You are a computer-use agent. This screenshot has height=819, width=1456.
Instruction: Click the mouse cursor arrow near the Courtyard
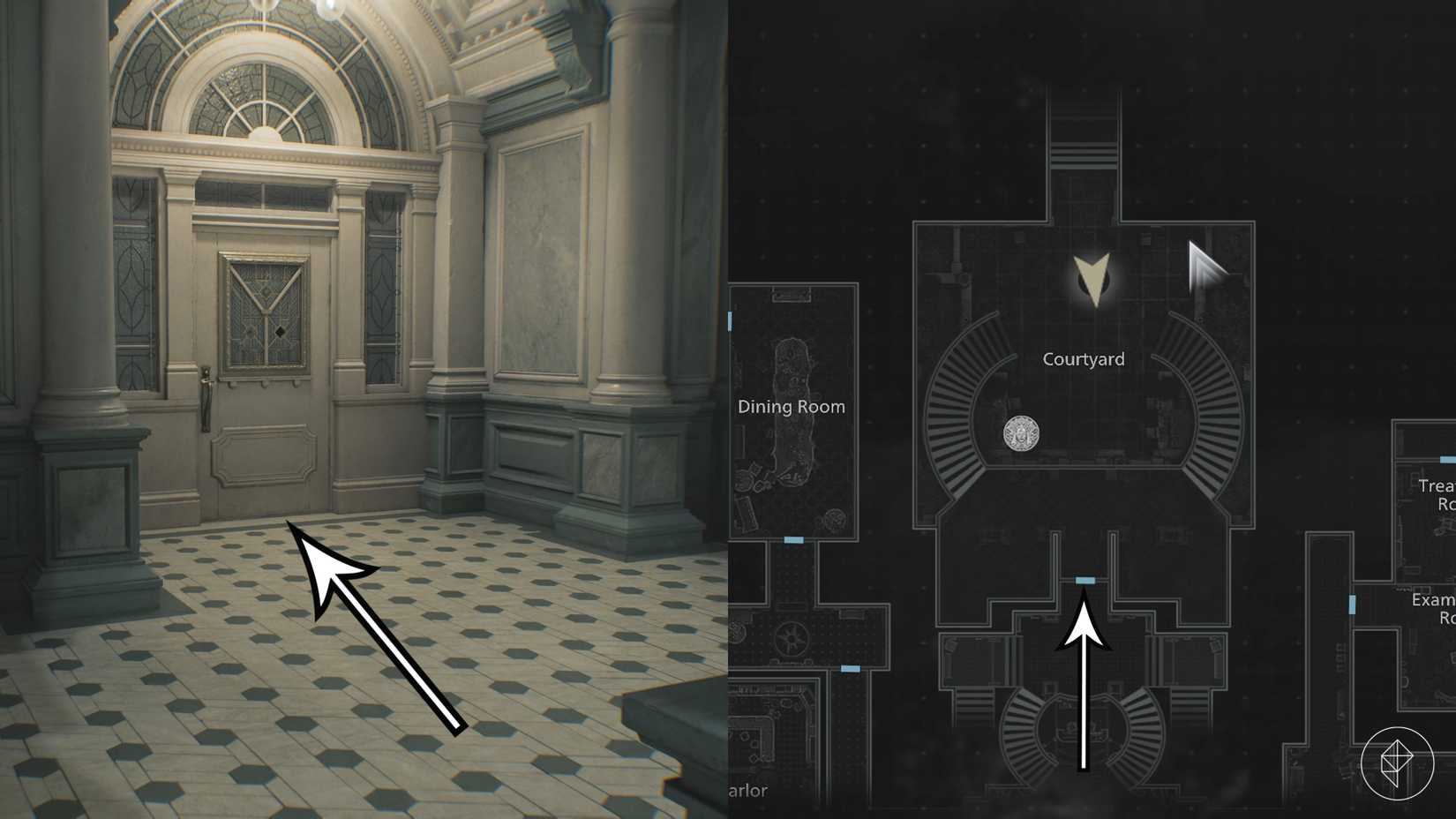click(1205, 267)
